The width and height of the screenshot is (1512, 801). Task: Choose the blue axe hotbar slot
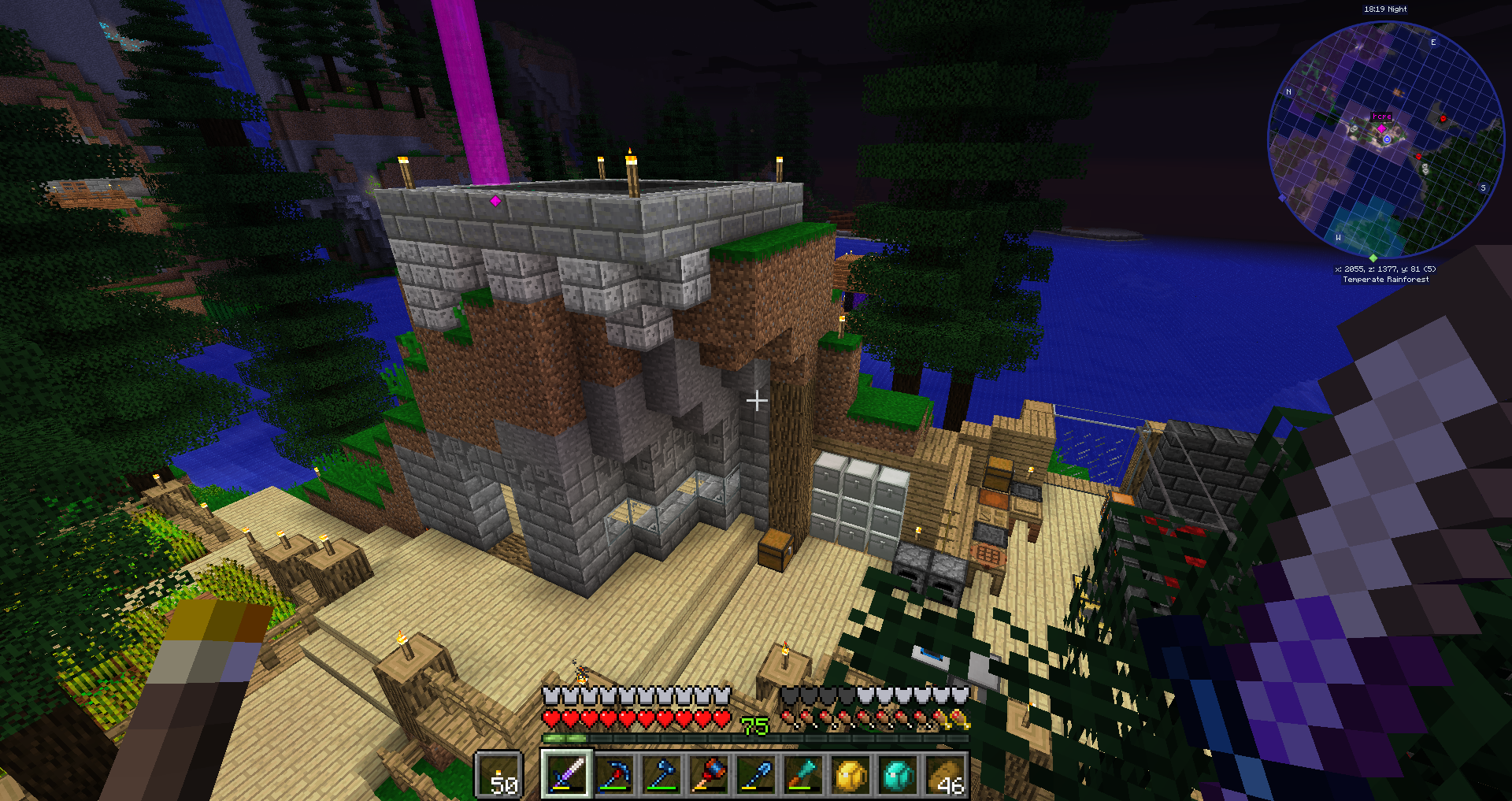(x=661, y=773)
